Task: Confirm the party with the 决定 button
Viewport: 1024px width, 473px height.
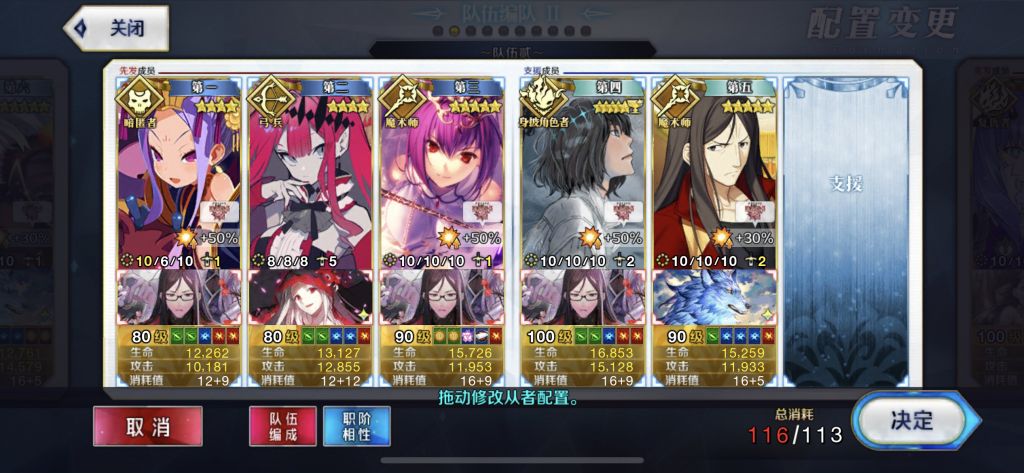Action: coord(909,421)
